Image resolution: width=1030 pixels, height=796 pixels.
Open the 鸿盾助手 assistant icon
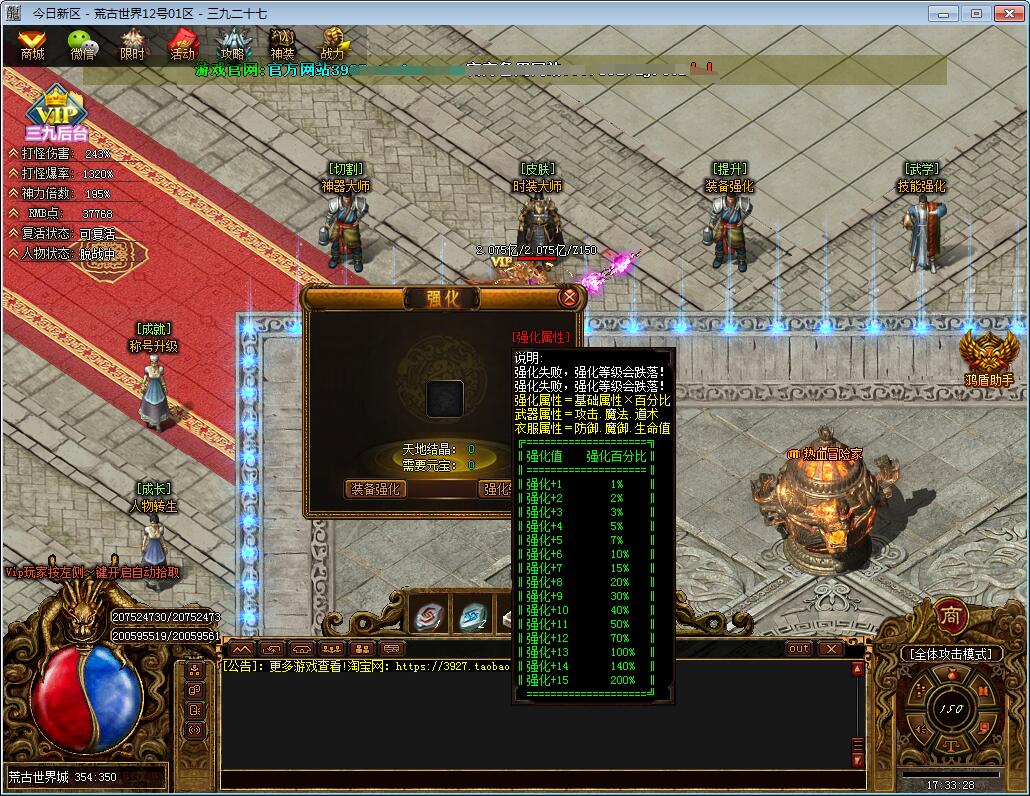[989, 357]
